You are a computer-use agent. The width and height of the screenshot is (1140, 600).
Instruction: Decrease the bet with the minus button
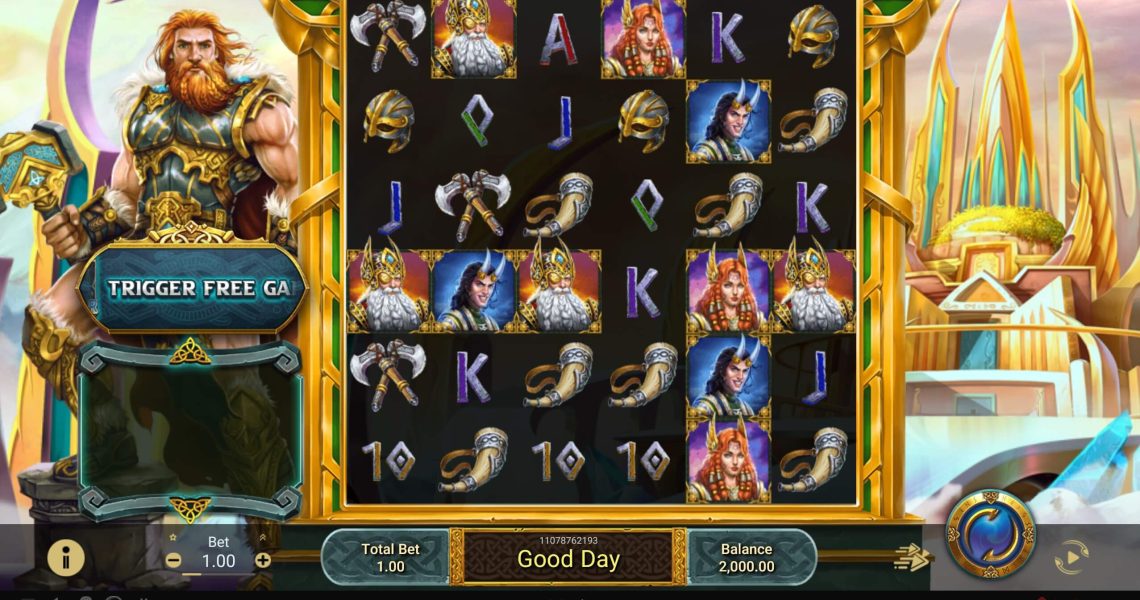tap(174, 561)
